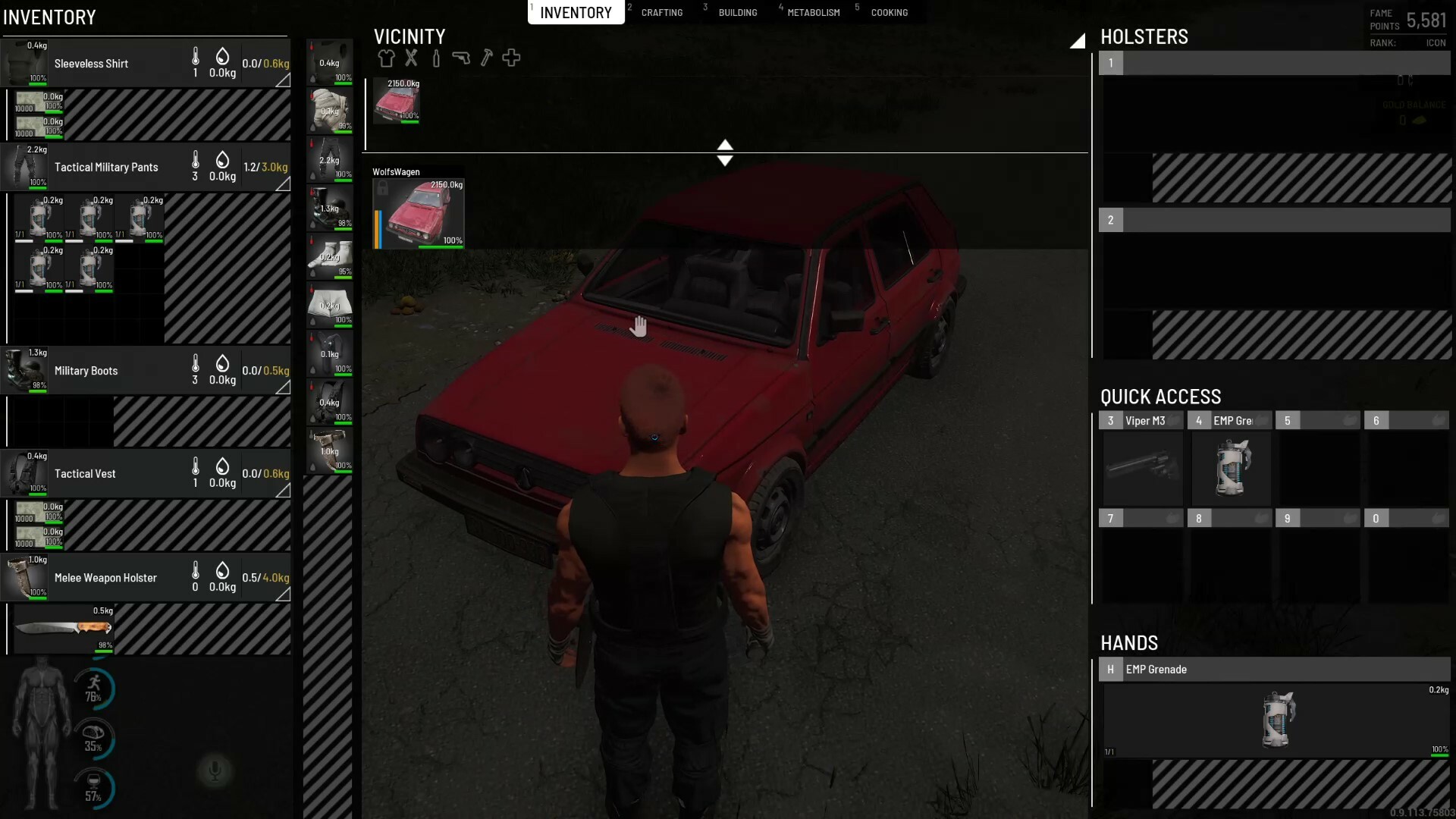Show the Metabolism tab
1456x819 pixels.
pyautogui.click(x=813, y=13)
